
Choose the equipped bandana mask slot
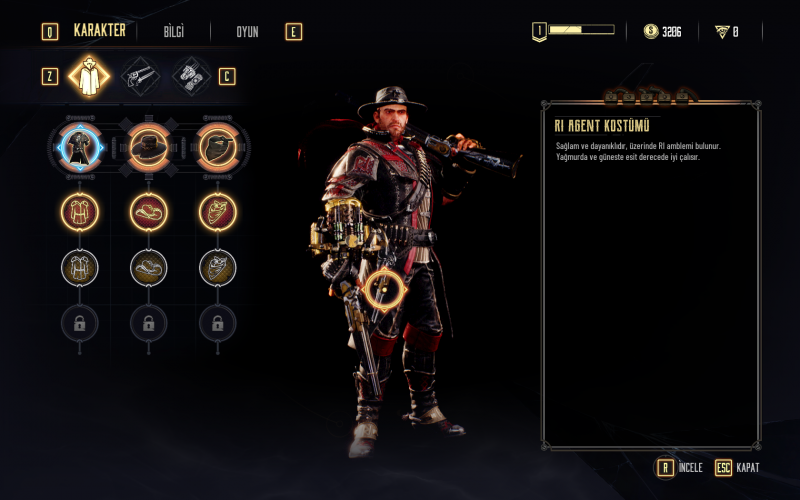point(217,148)
